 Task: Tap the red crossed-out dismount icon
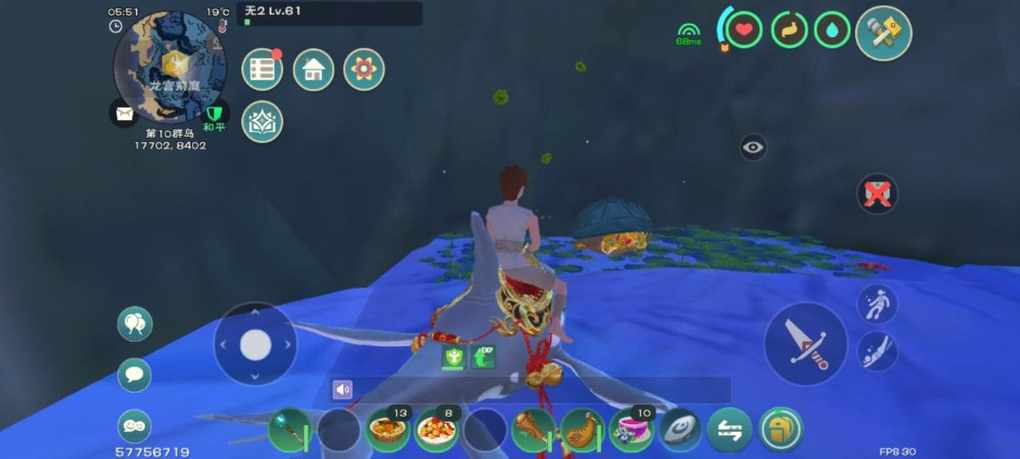tap(877, 193)
